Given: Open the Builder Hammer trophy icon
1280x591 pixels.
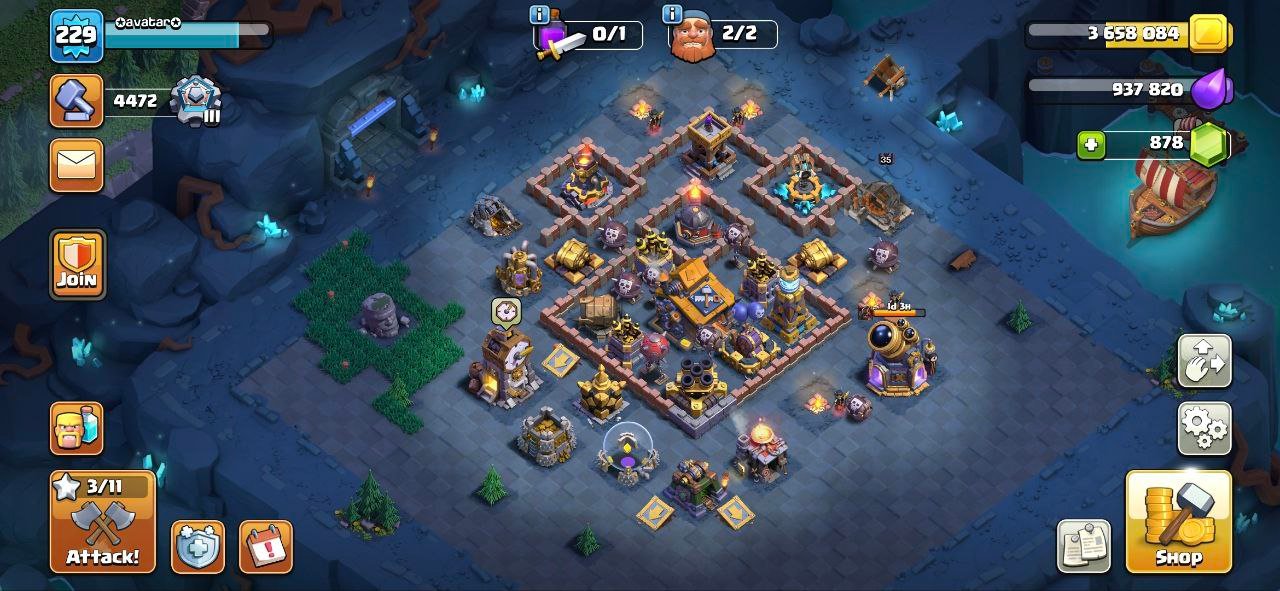Looking at the screenshot, I should (x=77, y=101).
